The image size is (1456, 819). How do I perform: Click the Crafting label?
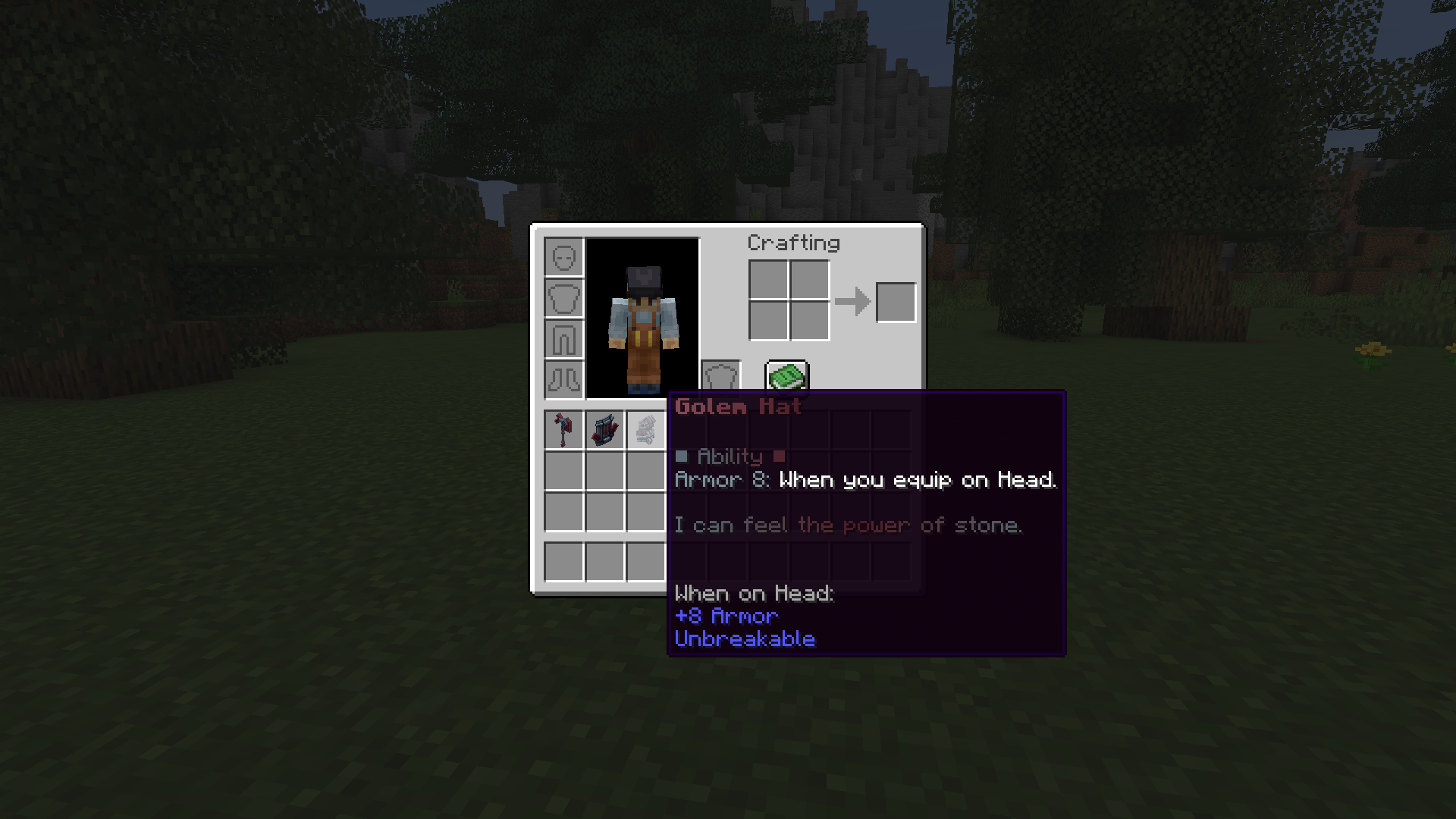click(x=793, y=243)
